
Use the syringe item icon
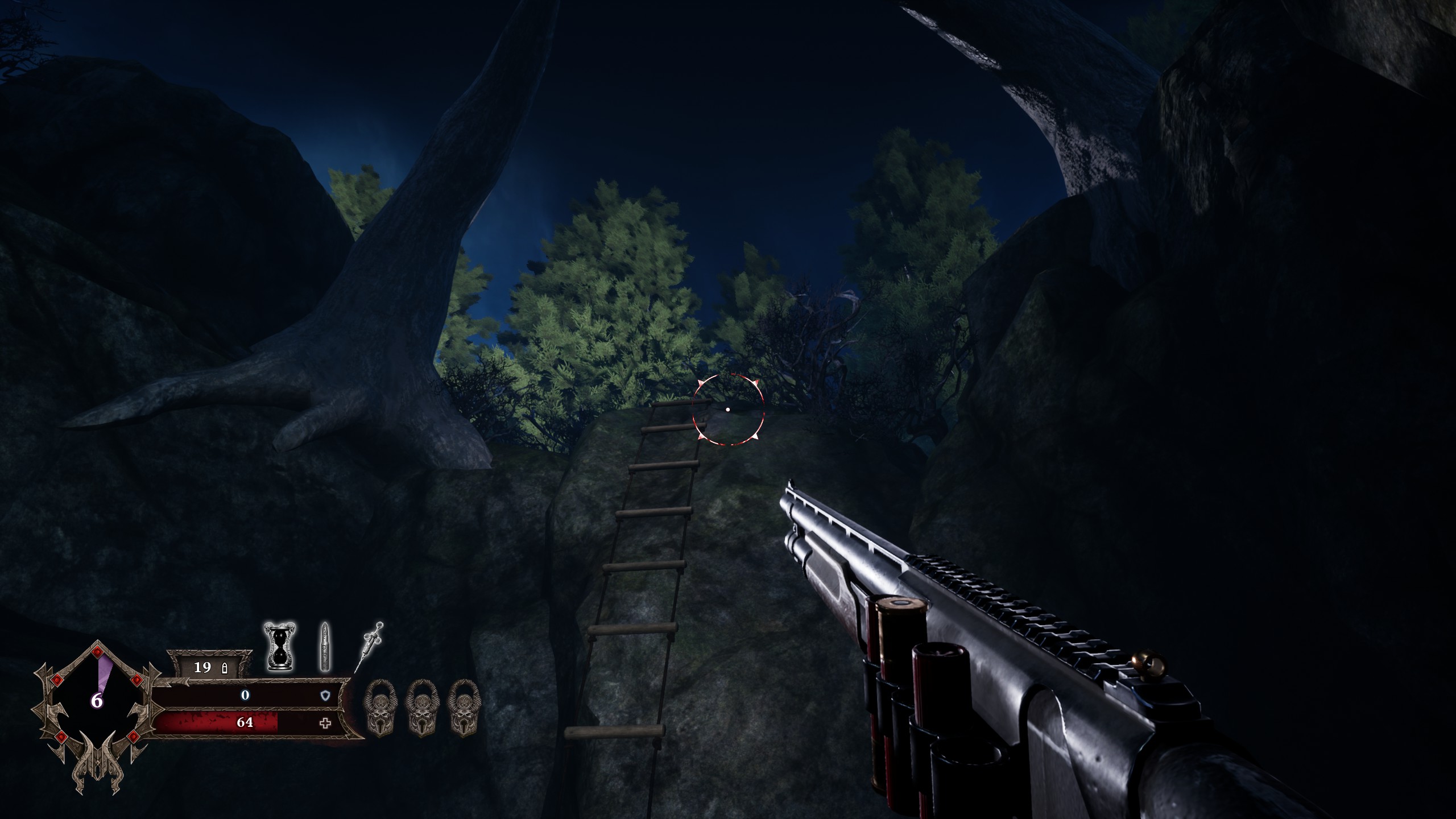click(369, 647)
